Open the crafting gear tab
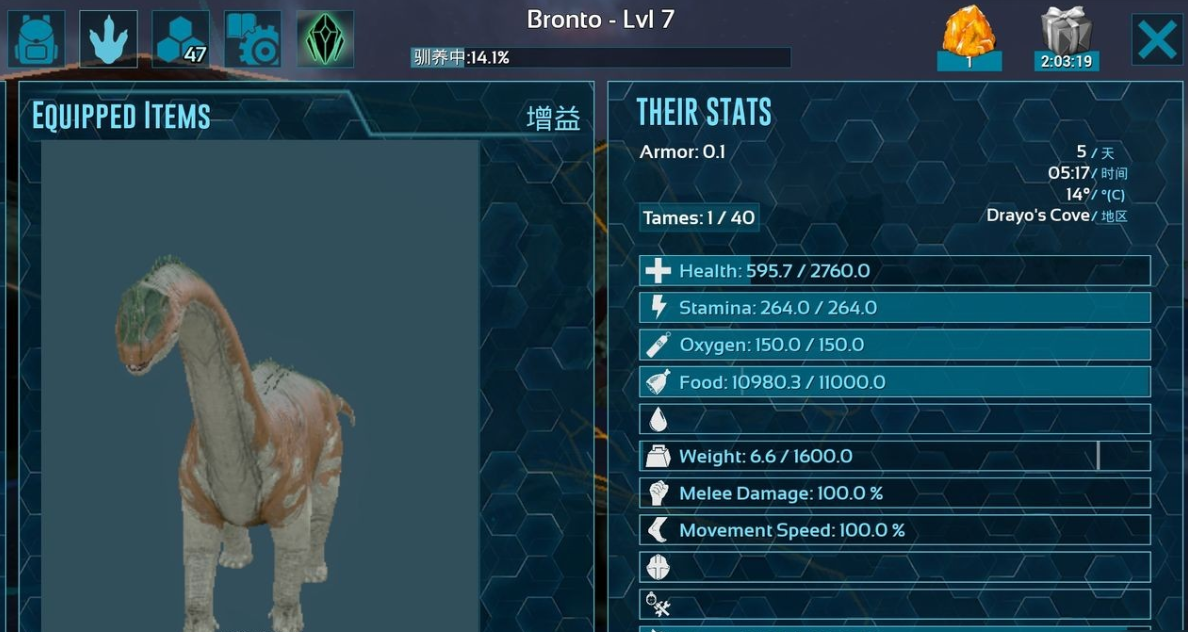Viewport: 1188px width, 632px height. 253,39
